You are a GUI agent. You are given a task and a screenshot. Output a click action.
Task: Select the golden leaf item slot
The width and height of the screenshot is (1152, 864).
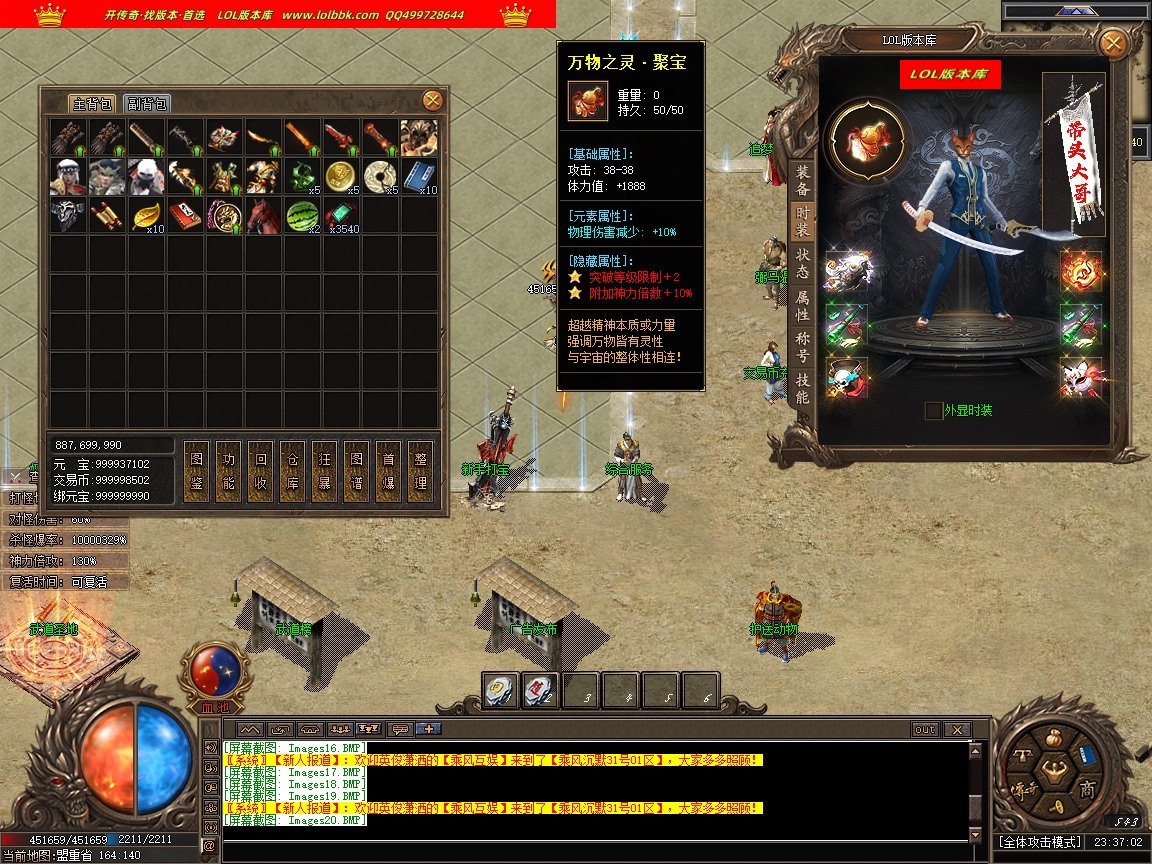click(x=146, y=215)
